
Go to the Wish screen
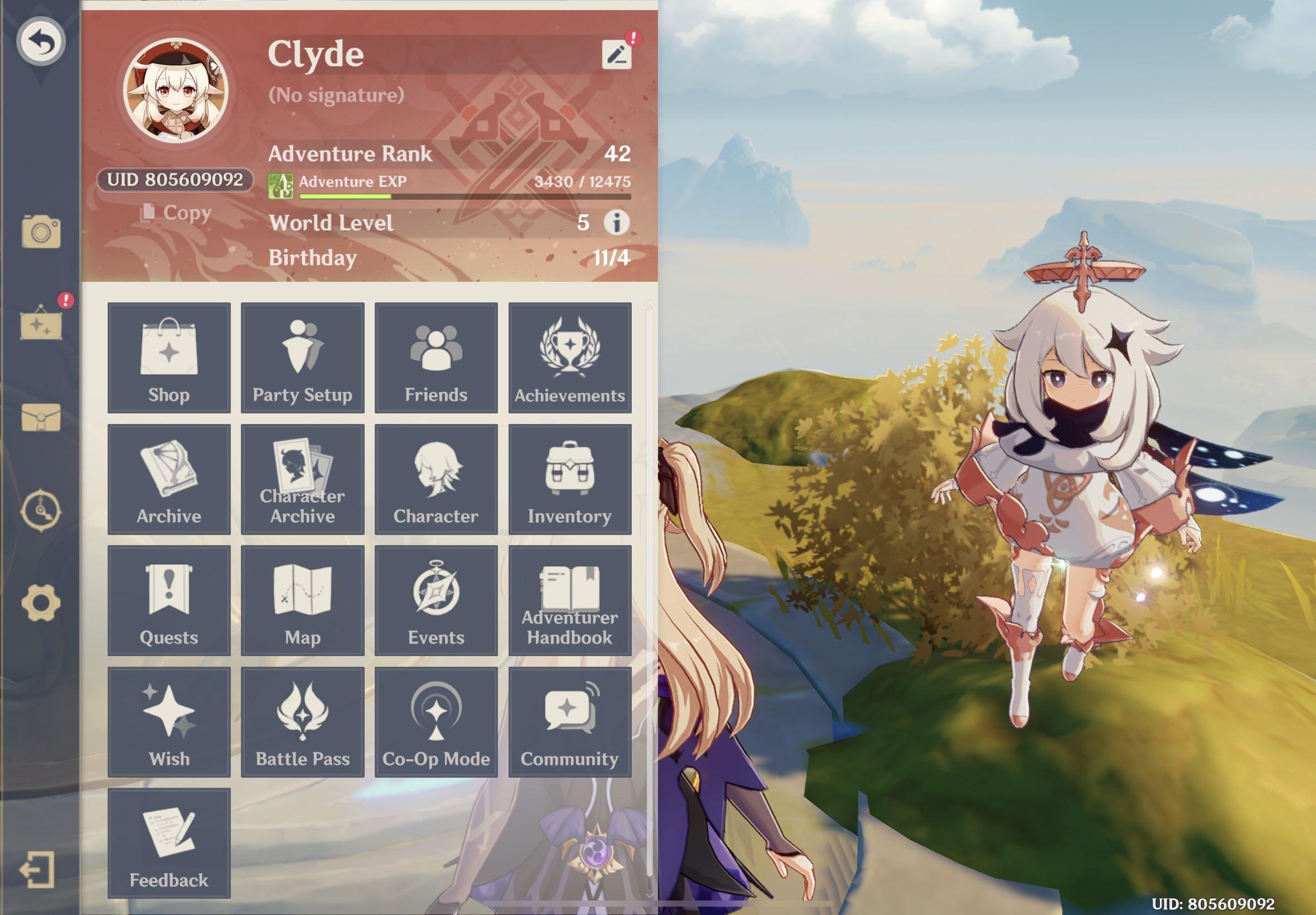169,722
